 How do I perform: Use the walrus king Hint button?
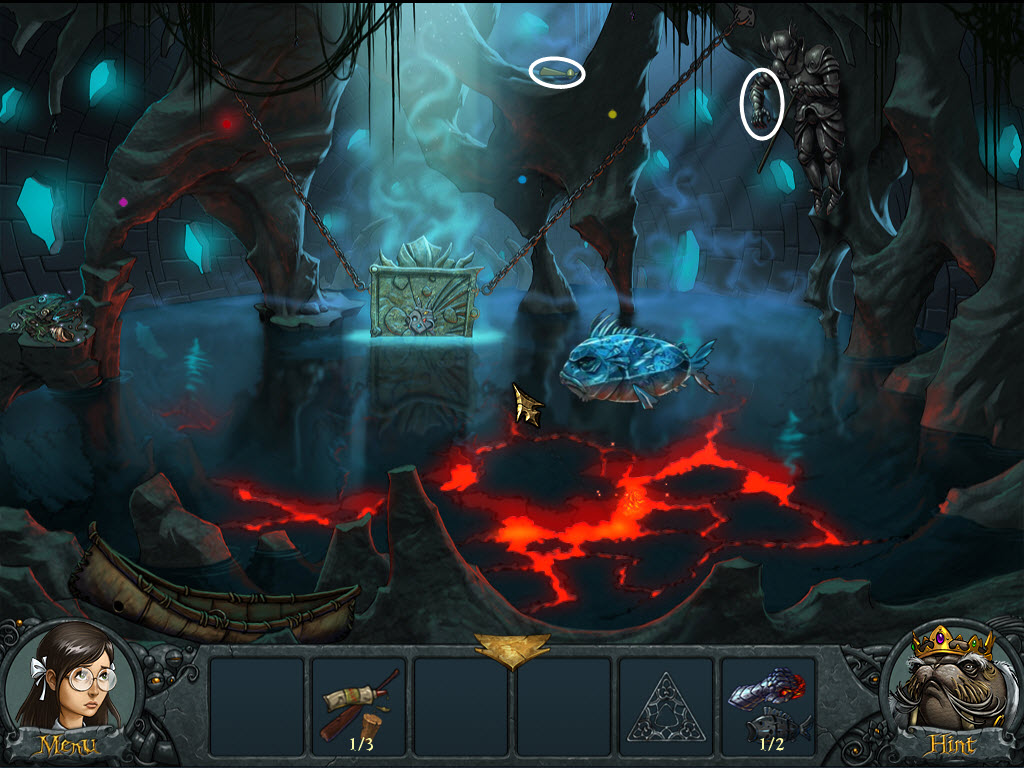coord(953,692)
